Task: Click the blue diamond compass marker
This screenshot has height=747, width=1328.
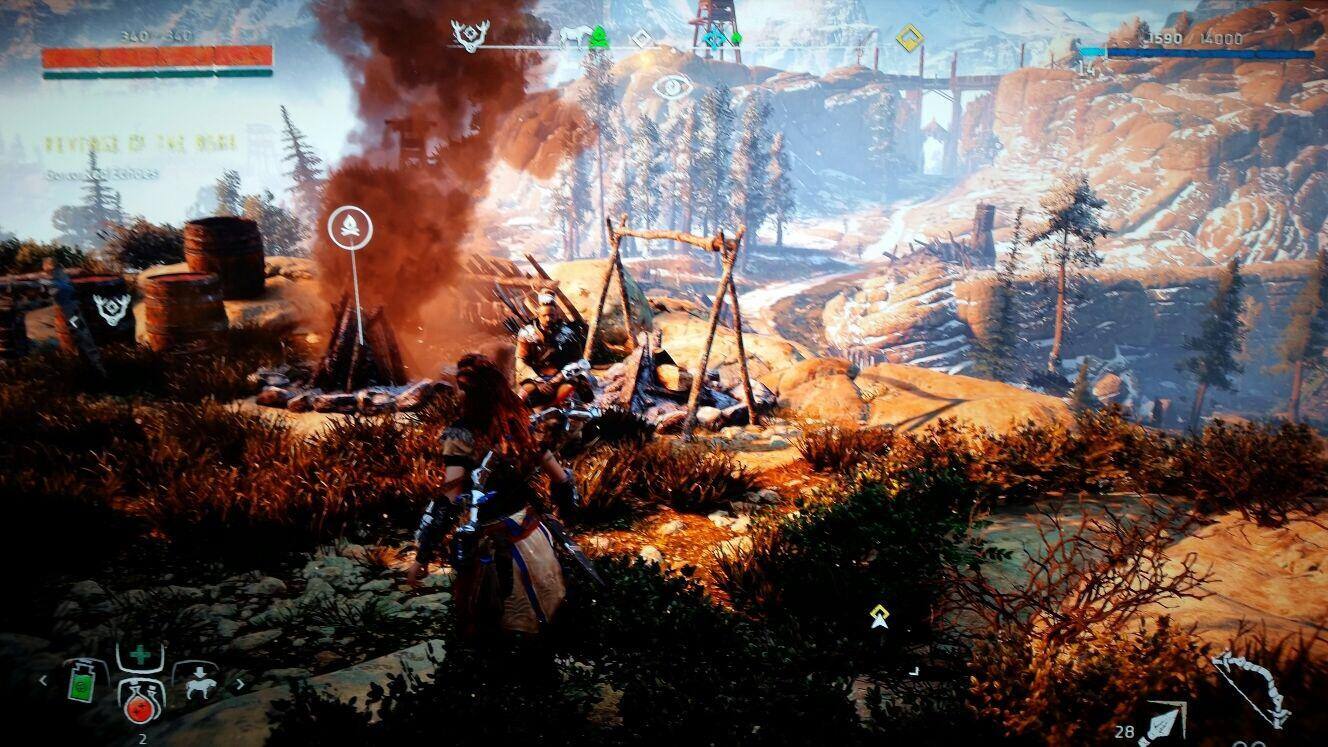Action: pyautogui.click(x=713, y=38)
